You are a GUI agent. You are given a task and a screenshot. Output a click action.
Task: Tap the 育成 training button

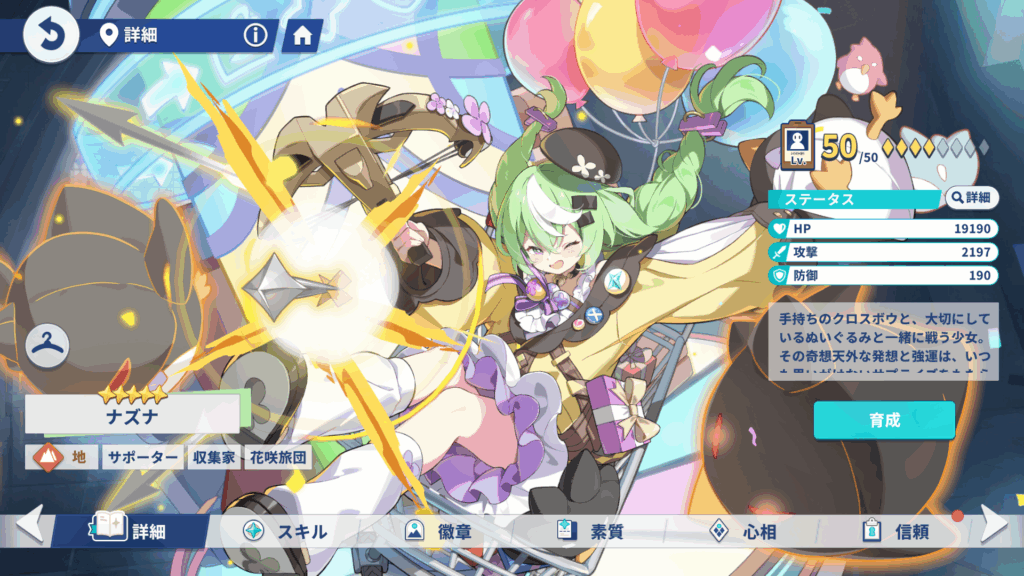(884, 420)
